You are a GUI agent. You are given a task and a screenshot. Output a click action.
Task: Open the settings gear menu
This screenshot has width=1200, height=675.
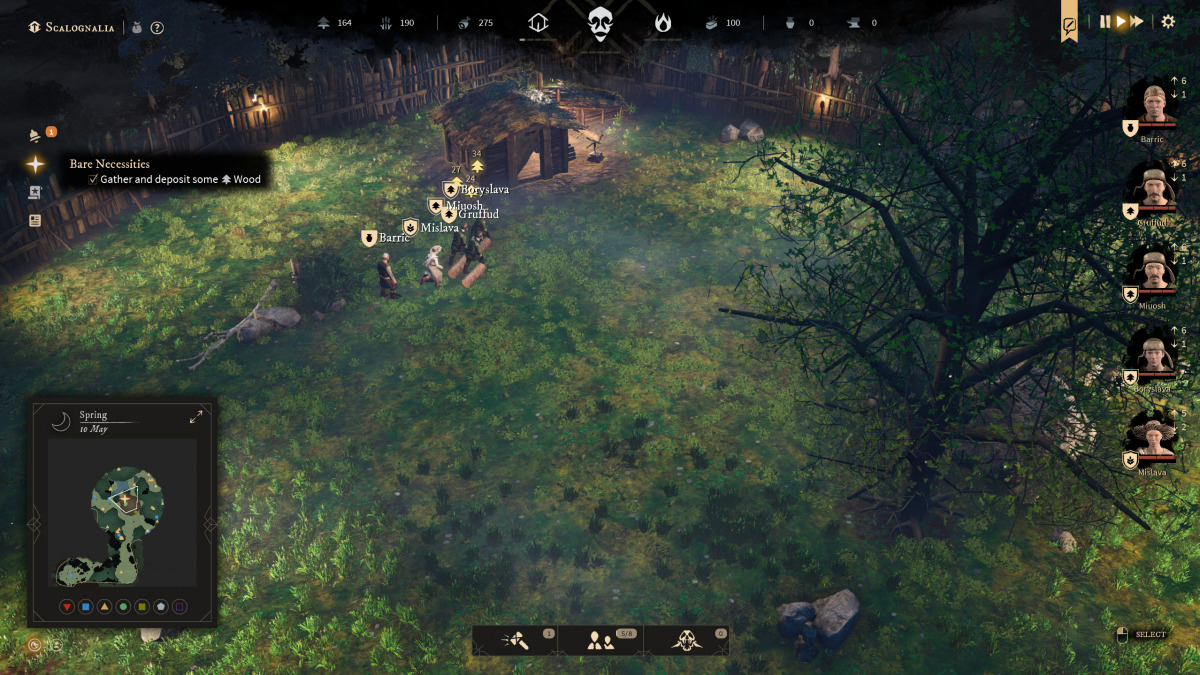click(1168, 21)
